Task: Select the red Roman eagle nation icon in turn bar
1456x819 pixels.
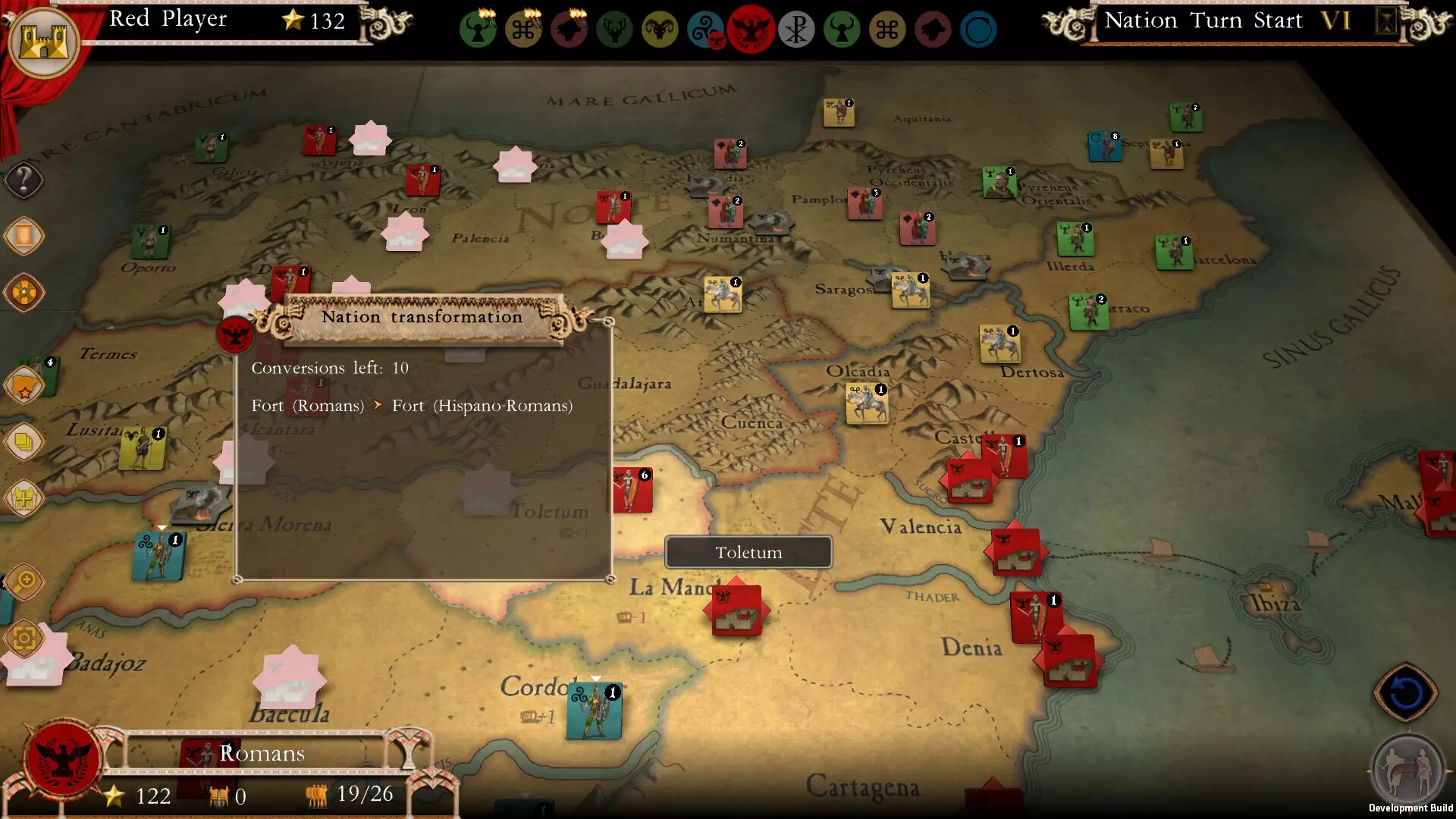Action: click(752, 29)
